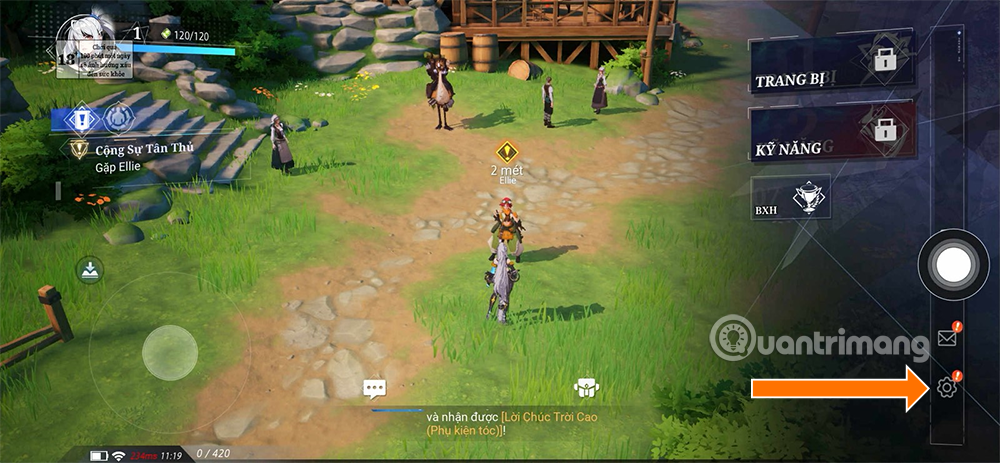Image resolution: width=1000 pixels, height=463 pixels.
Task: Click the player character portrait
Action: click(87, 44)
